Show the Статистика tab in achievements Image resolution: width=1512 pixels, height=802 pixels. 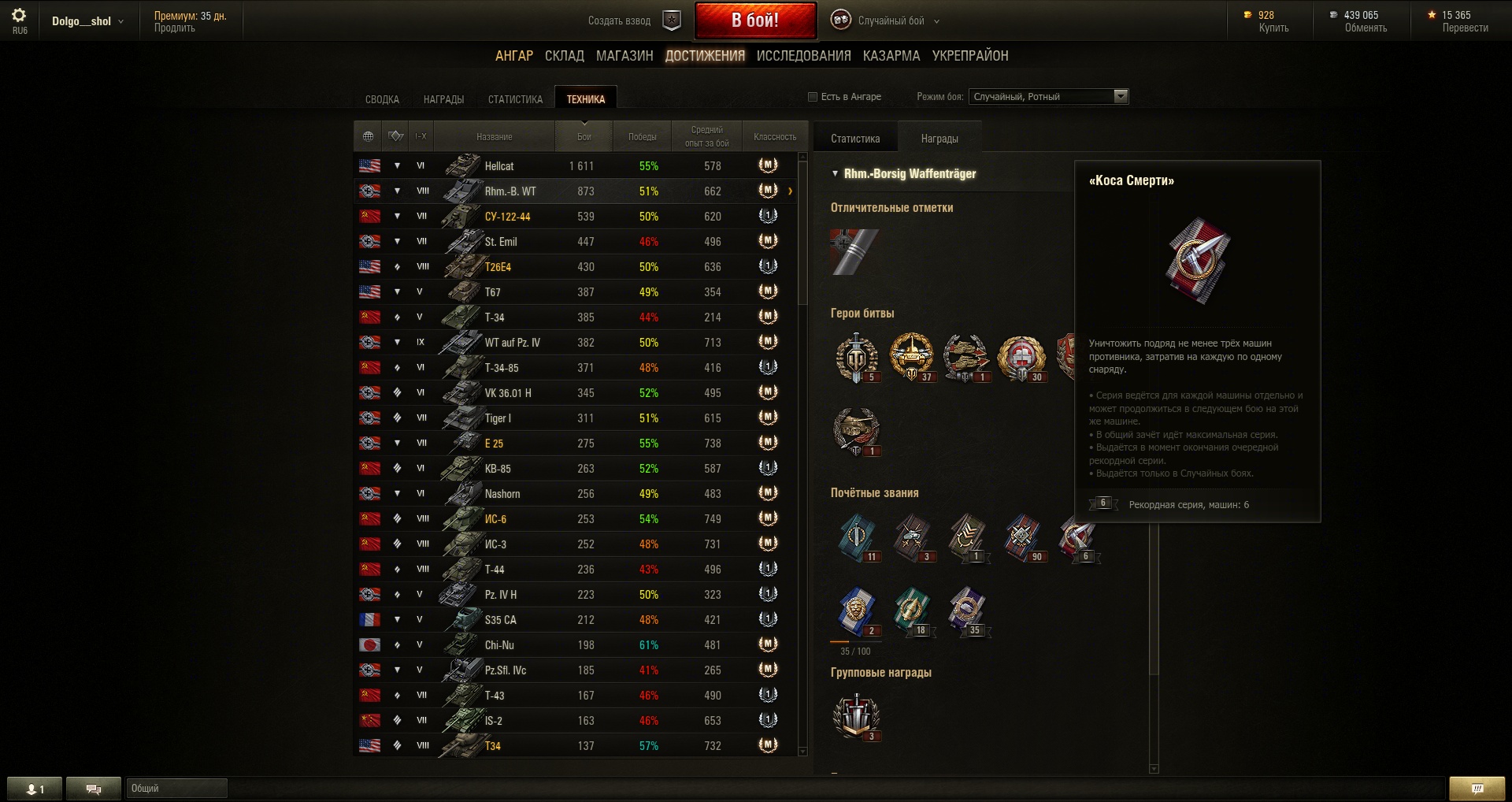515,99
